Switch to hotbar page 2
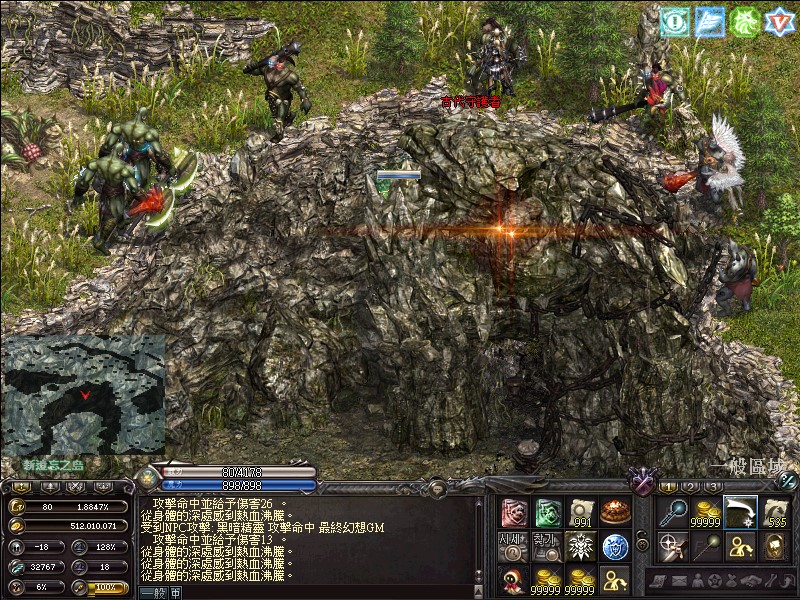Image resolution: width=800 pixels, height=600 pixels. point(690,487)
